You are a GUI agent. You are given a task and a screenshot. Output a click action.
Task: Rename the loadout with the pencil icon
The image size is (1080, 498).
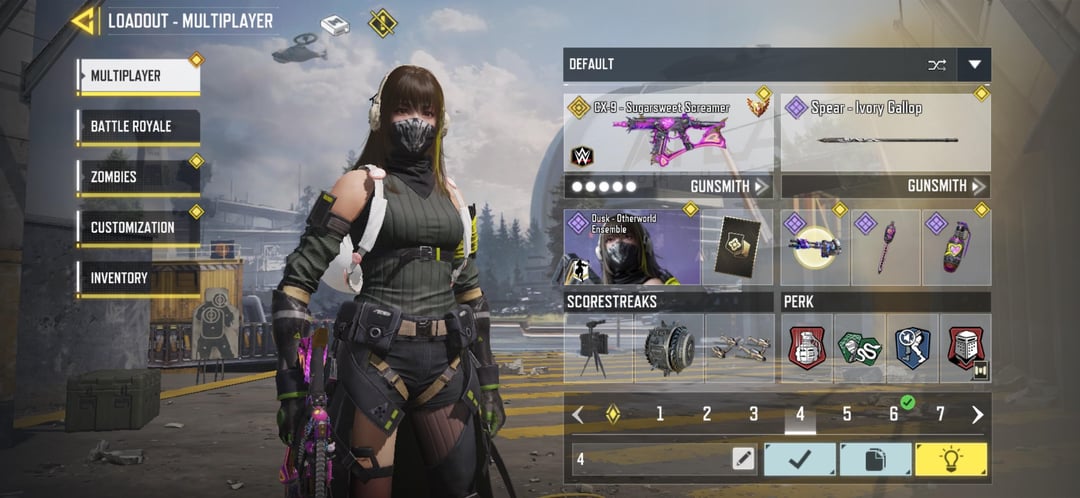point(743,459)
